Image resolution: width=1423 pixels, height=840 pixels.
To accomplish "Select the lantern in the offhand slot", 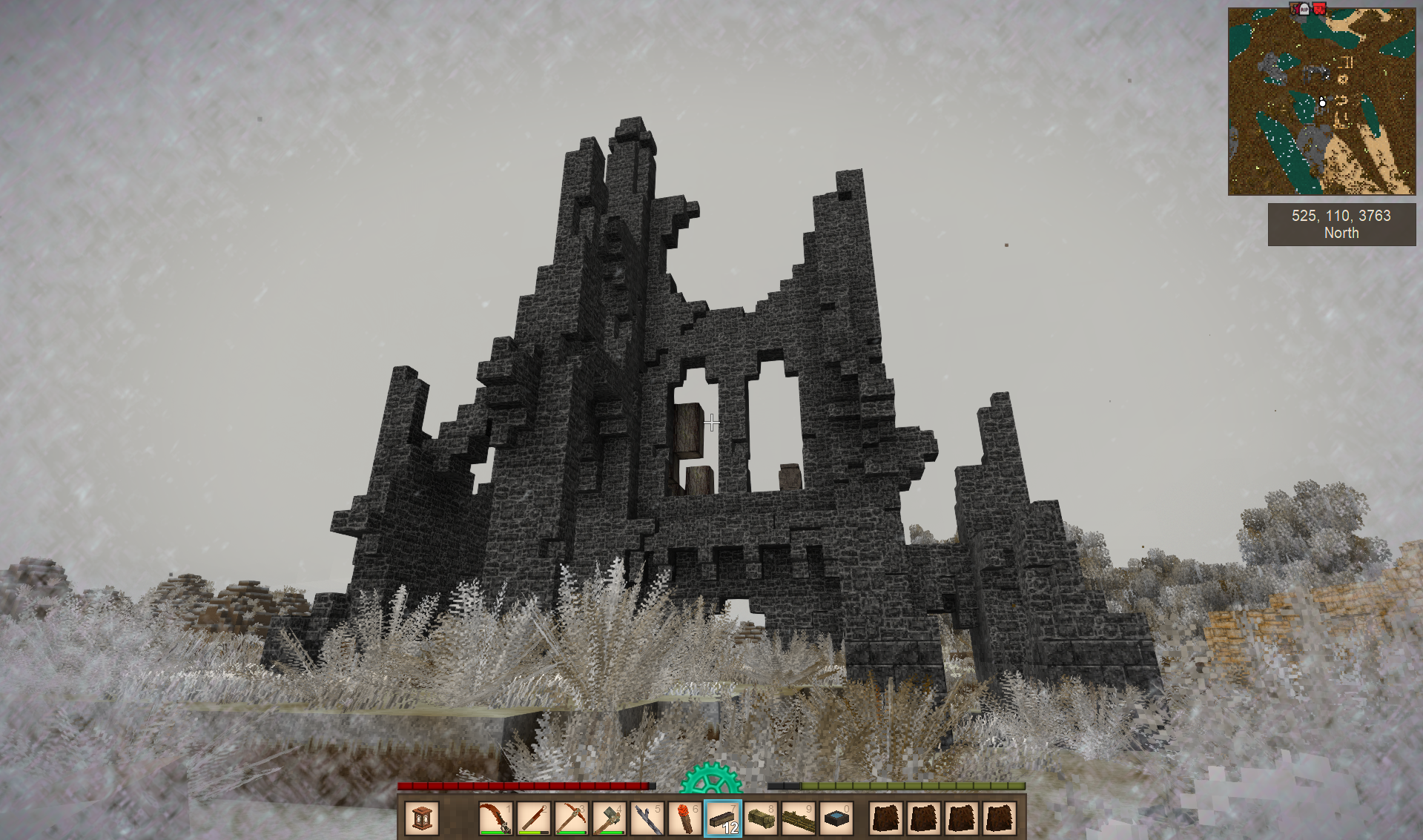I will (x=422, y=818).
